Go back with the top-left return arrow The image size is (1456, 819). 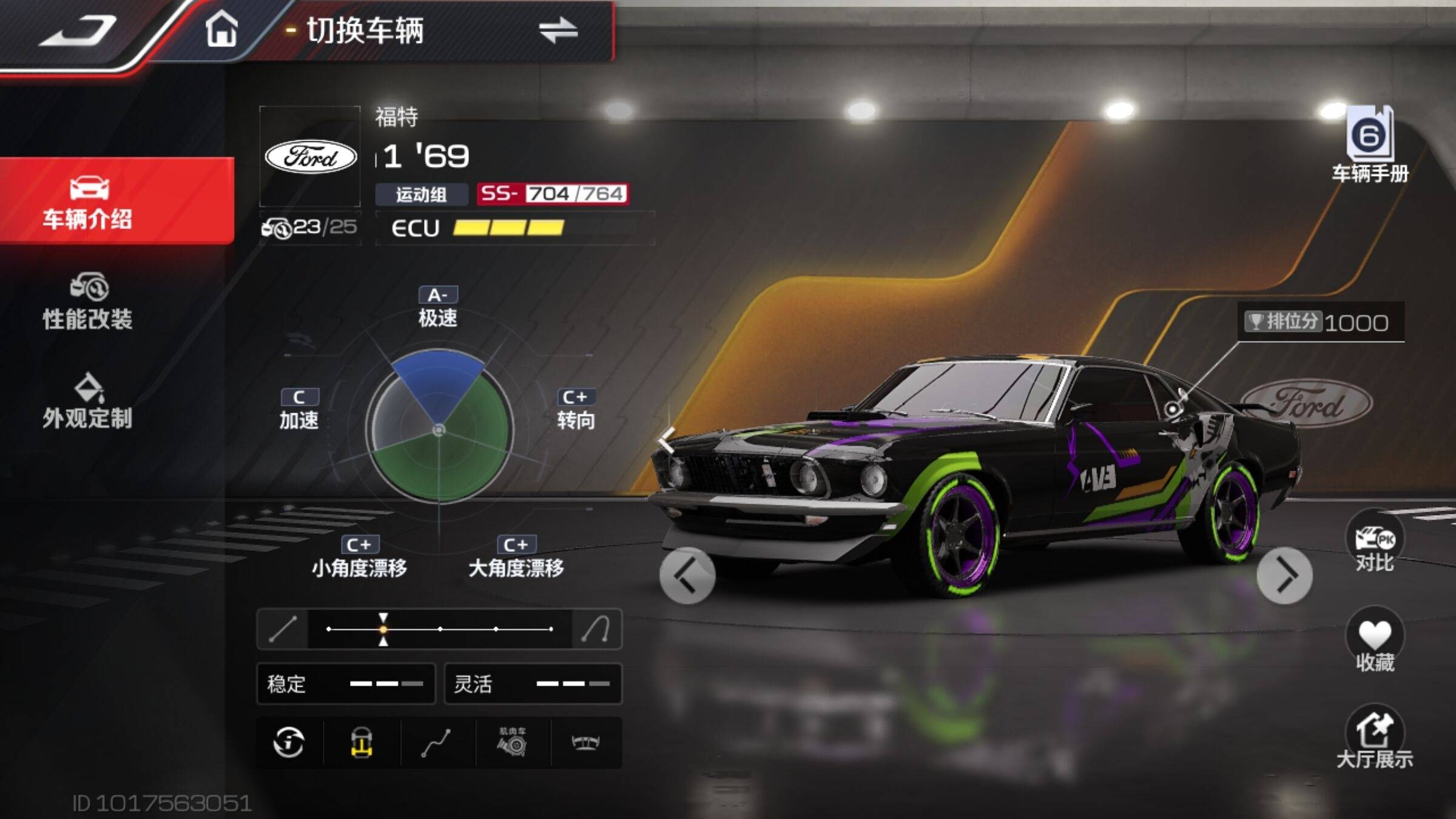pos(79,32)
